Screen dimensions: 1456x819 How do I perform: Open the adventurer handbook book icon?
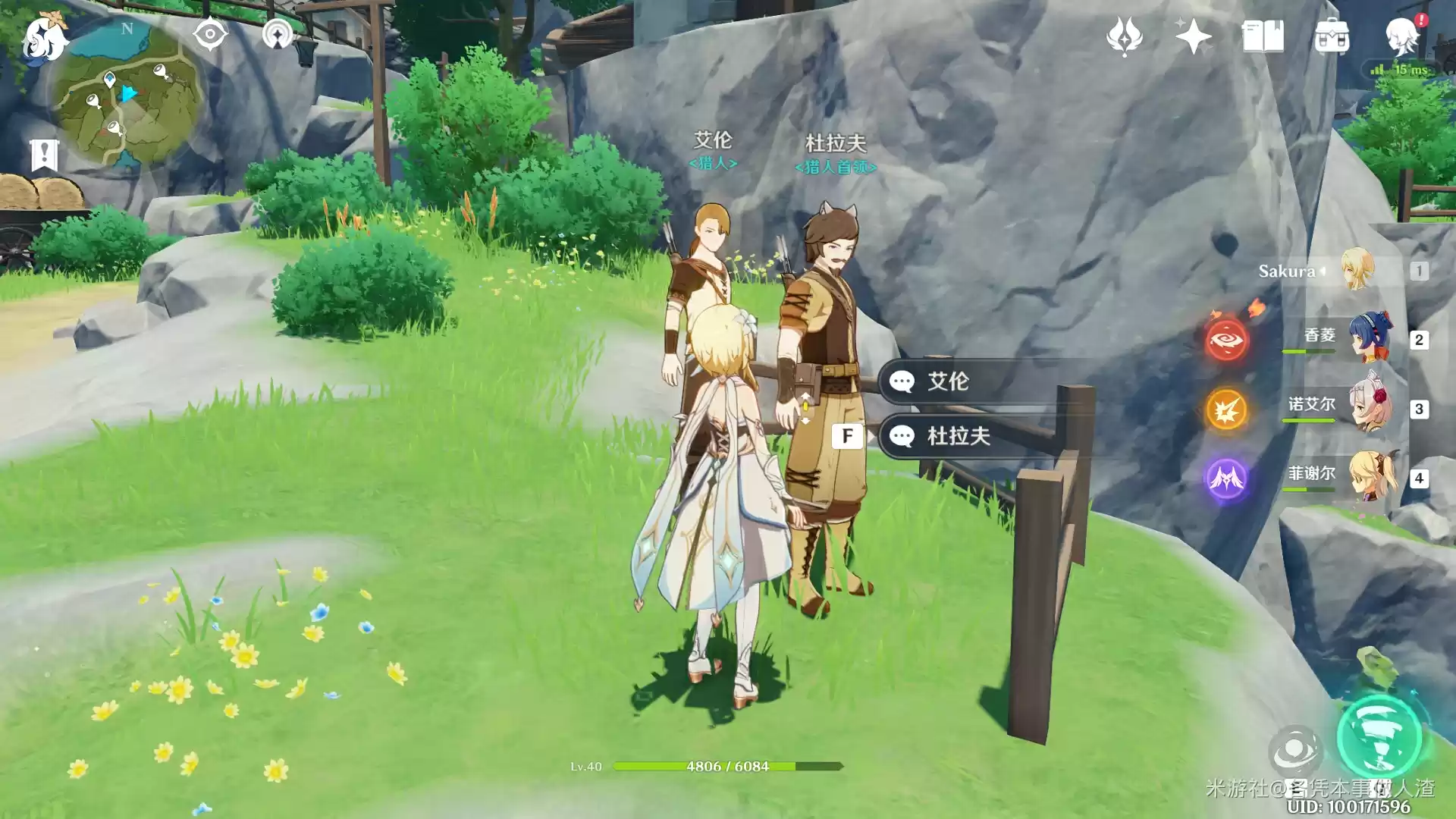pyautogui.click(x=1263, y=36)
